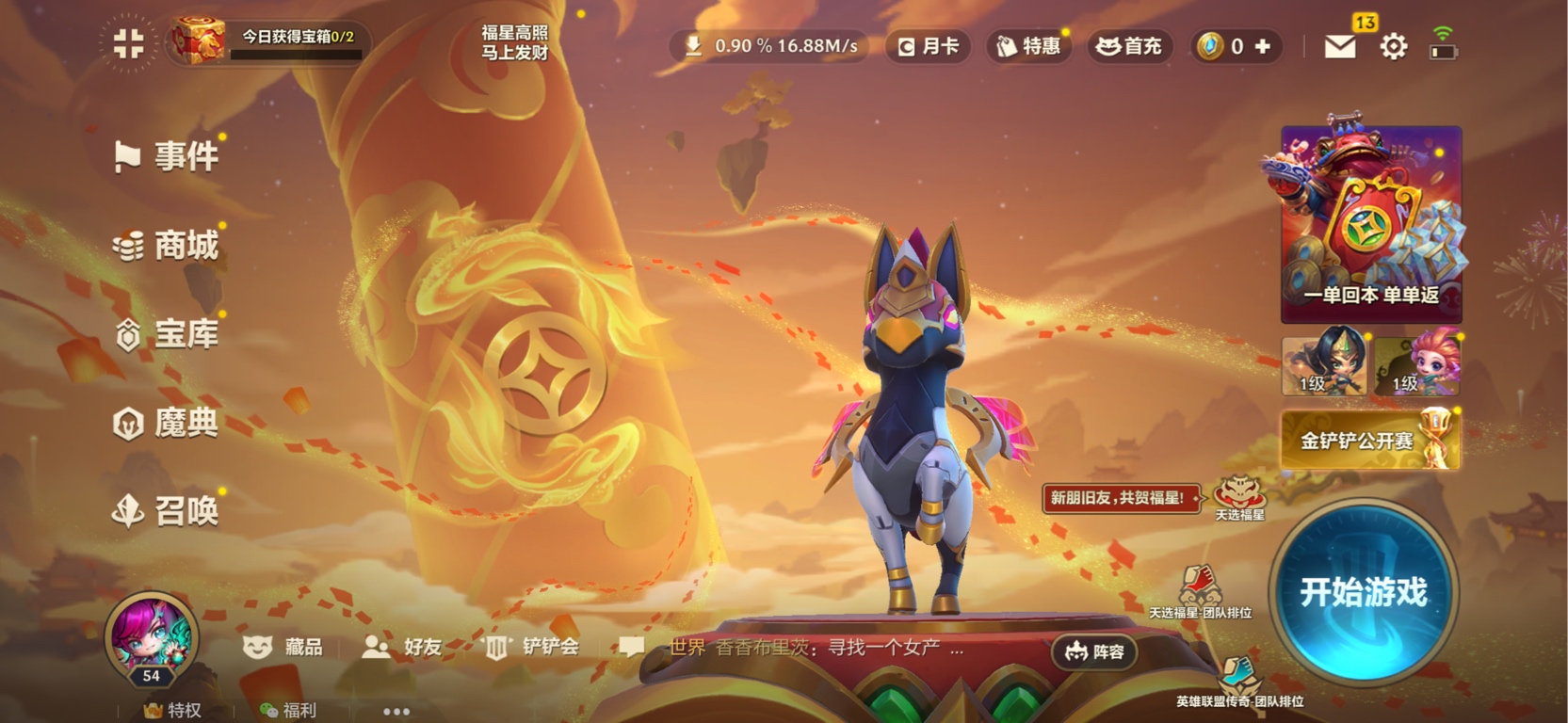Open the 商城 shop menu
Viewport: 1568px width, 723px height.
pos(168,246)
